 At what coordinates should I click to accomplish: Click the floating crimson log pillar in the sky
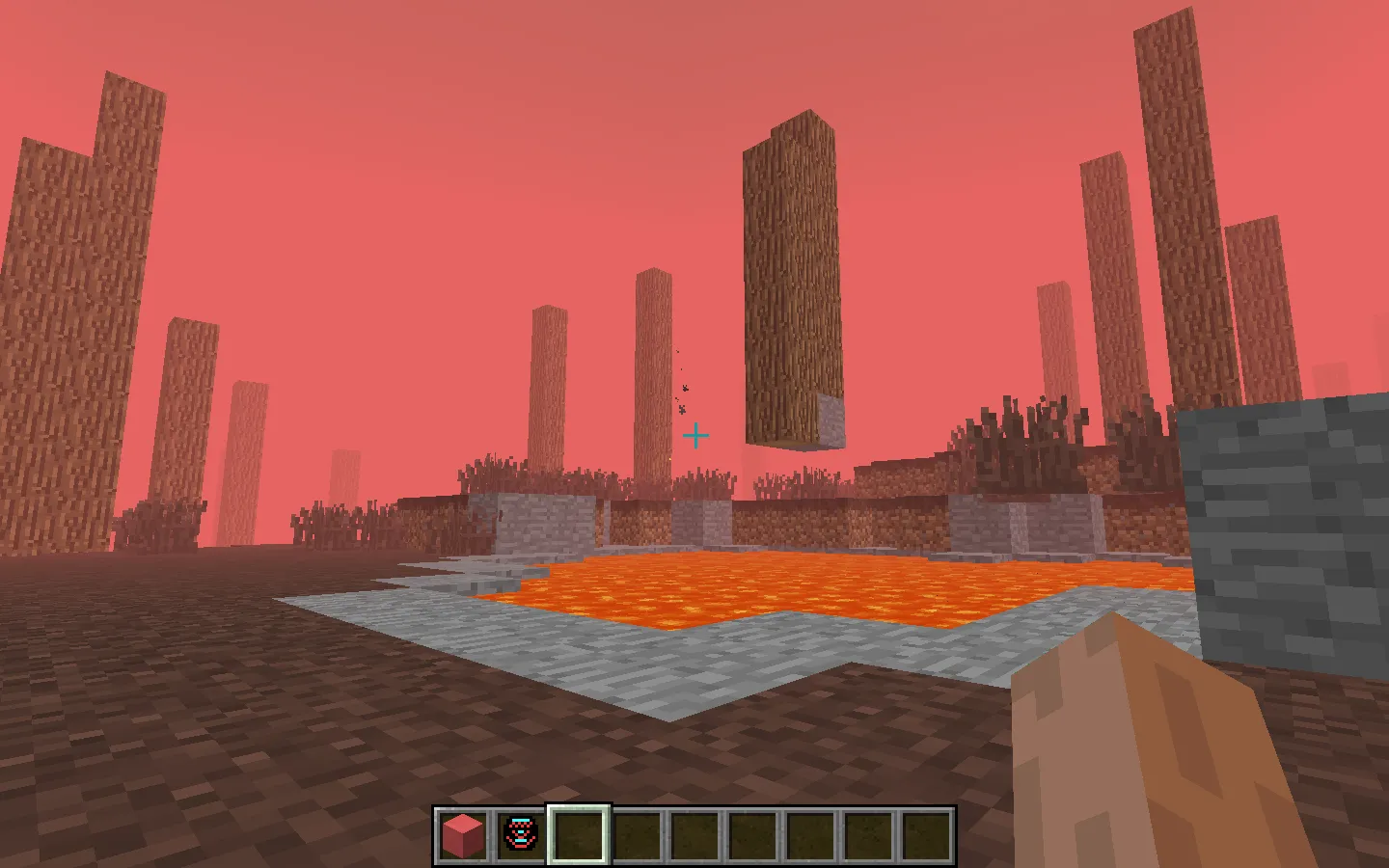click(x=793, y=280)
